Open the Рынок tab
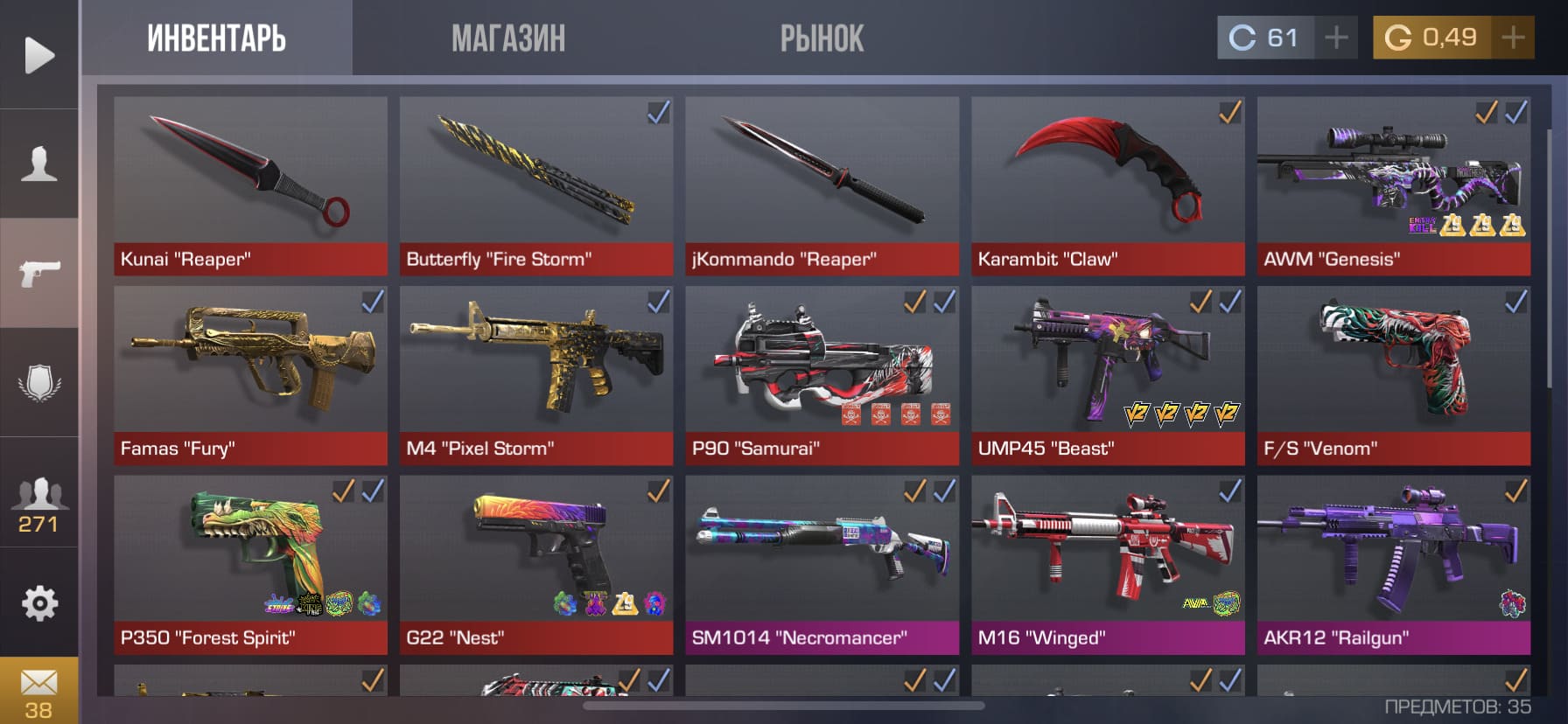 coord(822,38)
